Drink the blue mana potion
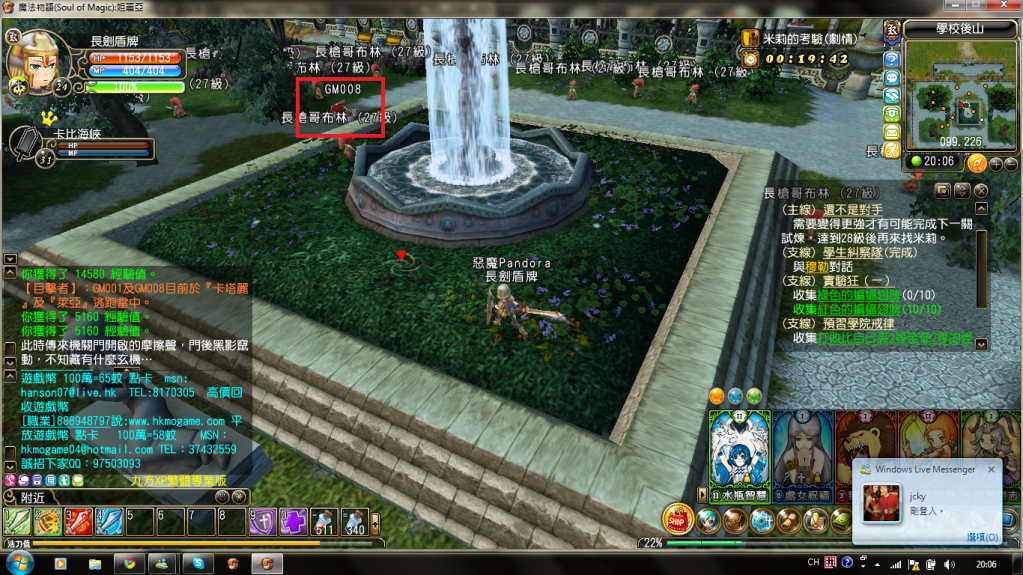This screenshot has width=1023, height=575. 354,521
